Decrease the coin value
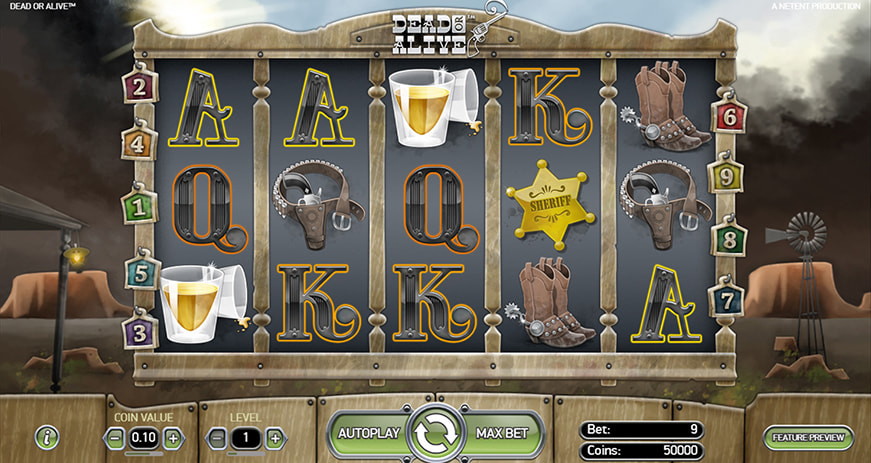The image size is (871, 463). pos(116,437)
